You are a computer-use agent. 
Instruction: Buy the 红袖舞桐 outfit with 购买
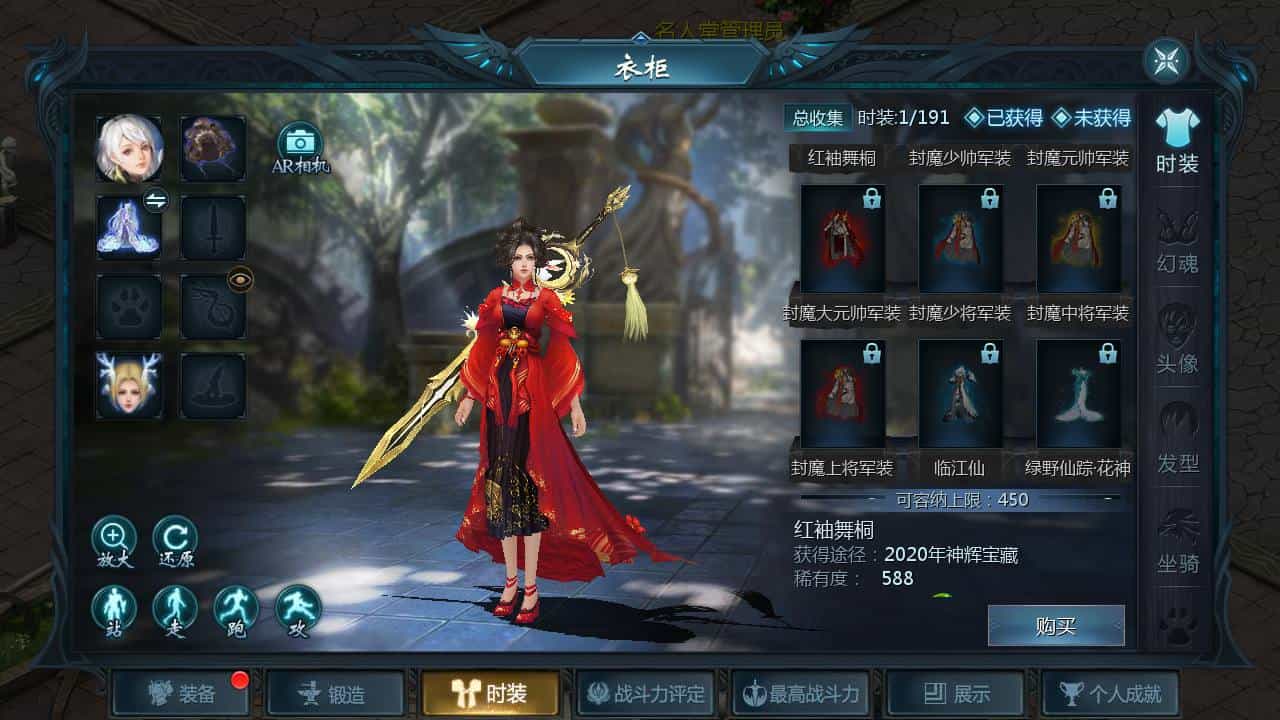[x=1056, y=626]
